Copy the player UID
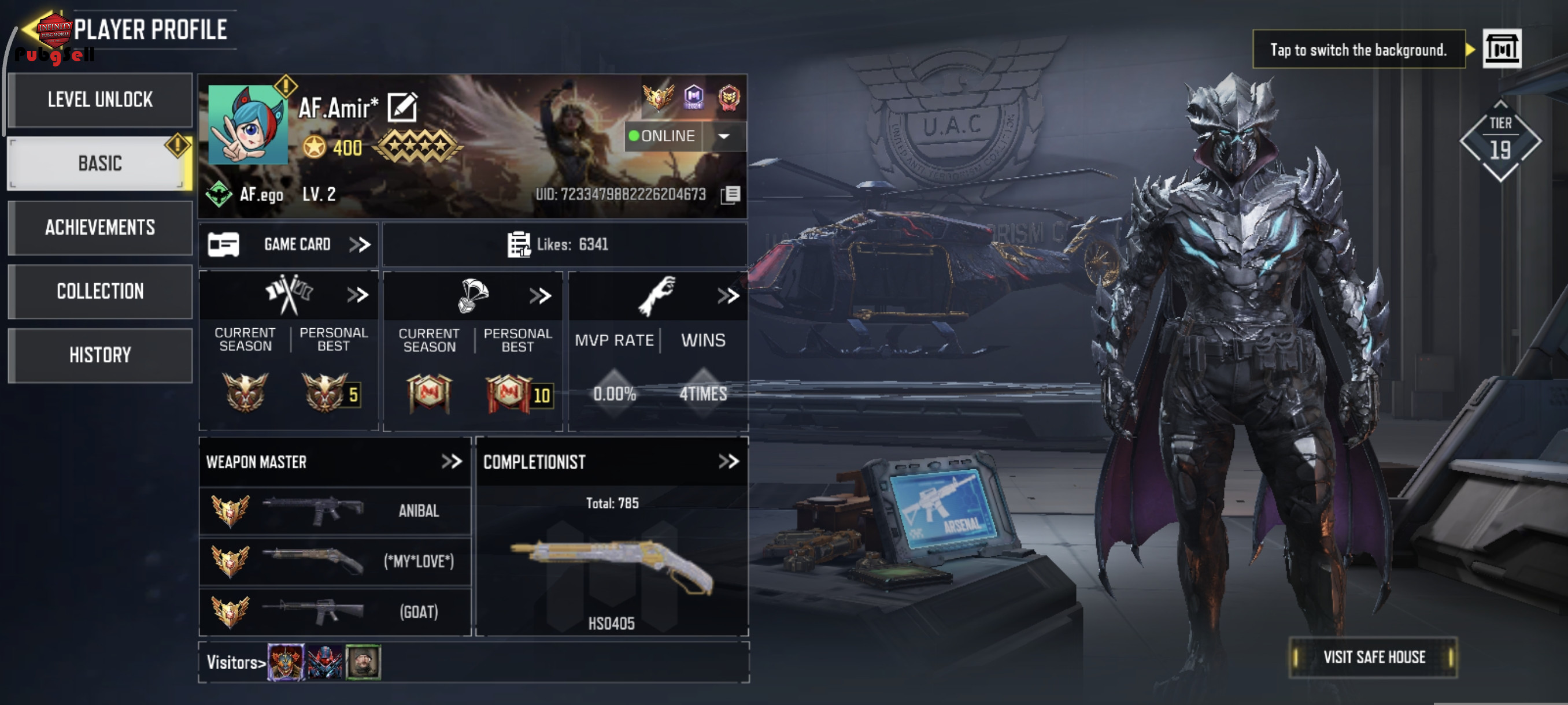The image size is (1568, 705). [x=730, y=195]
